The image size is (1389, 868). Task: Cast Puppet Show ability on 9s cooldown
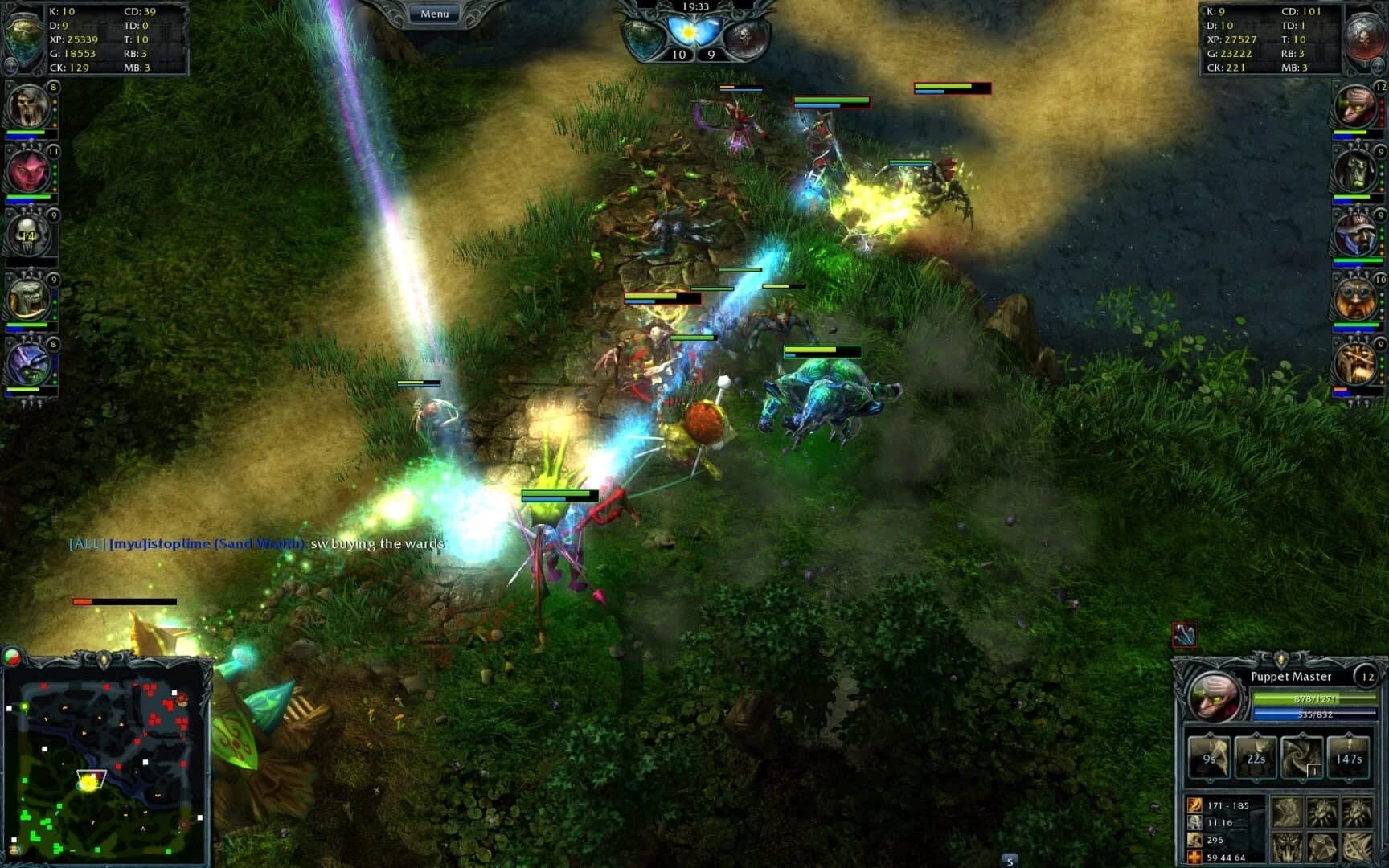(1209, 756)
